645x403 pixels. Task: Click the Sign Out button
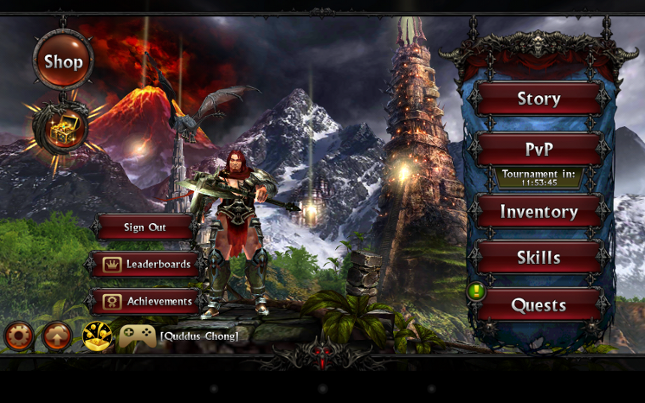(145, 227)
